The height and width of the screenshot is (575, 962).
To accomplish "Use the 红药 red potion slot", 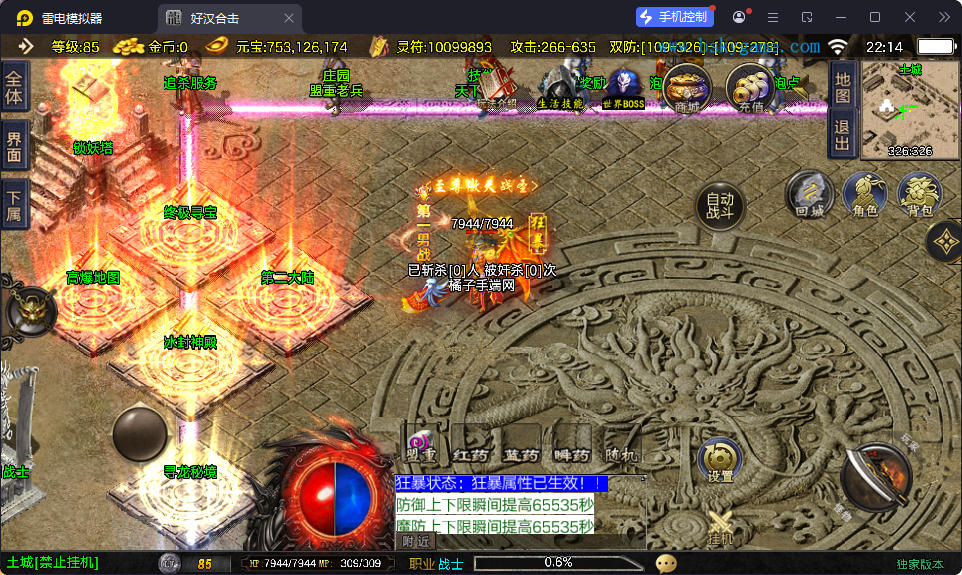I will 470,448.
